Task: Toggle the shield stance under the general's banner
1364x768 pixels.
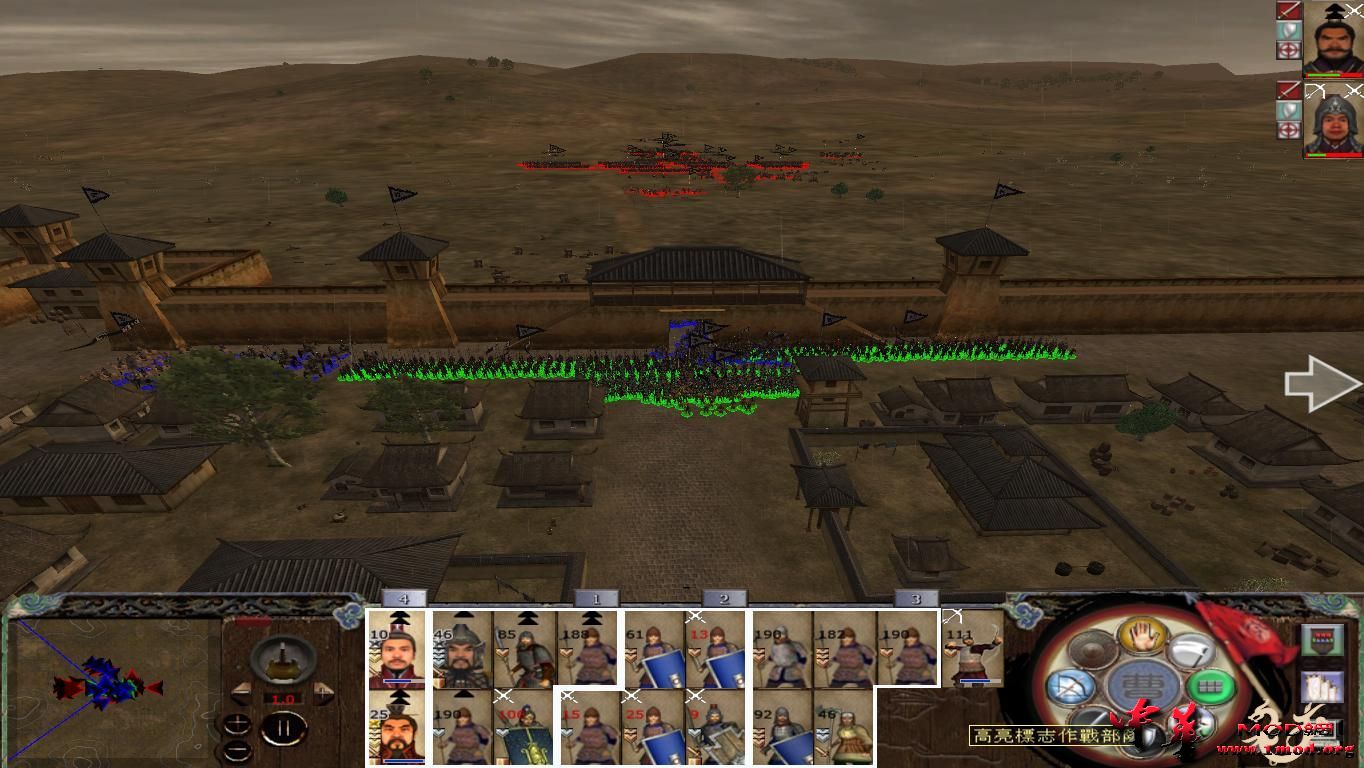Action: click(1289, 30)
